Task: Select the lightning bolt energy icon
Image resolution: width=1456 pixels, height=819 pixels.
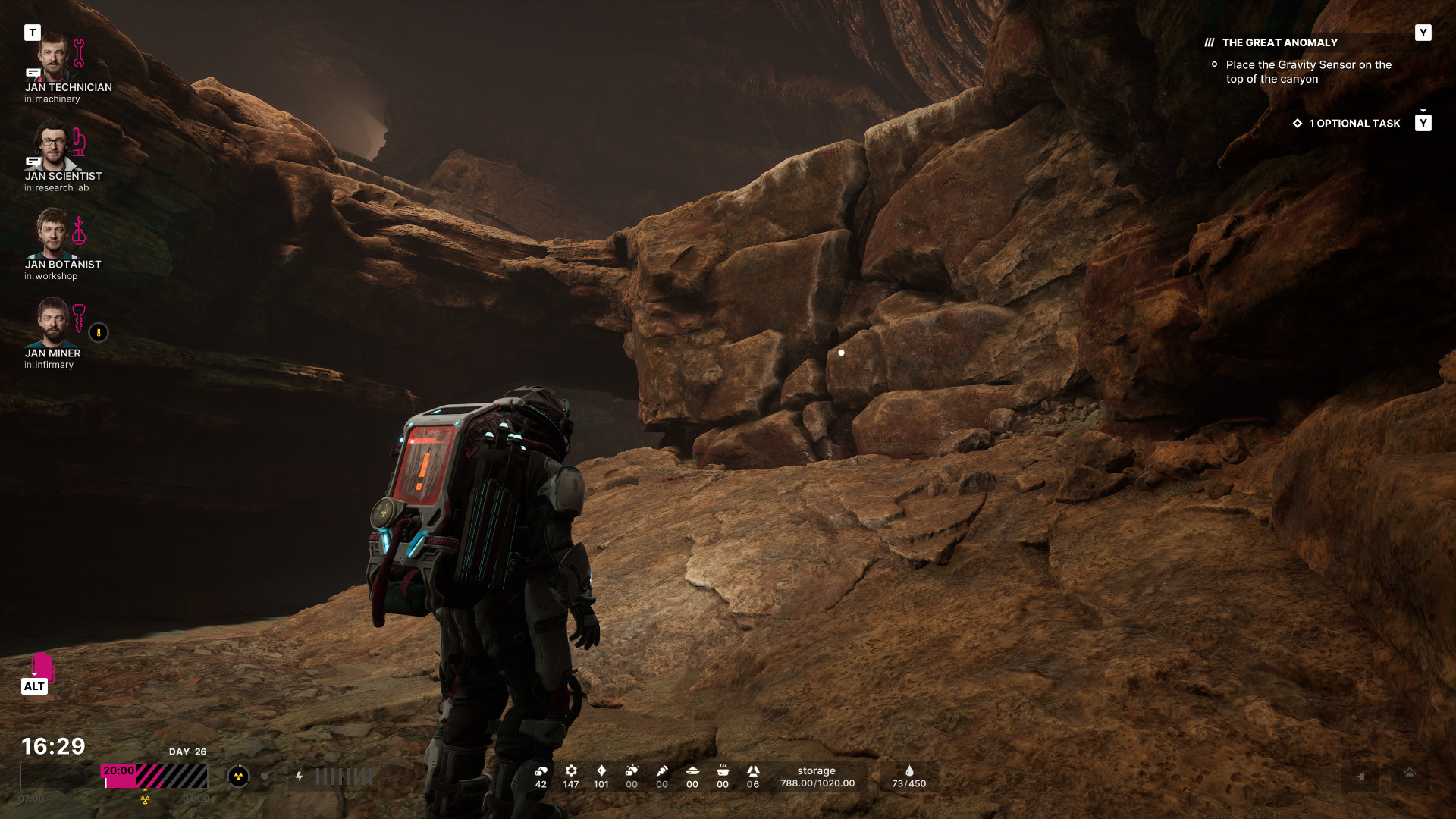Action: tap(300, 776)
